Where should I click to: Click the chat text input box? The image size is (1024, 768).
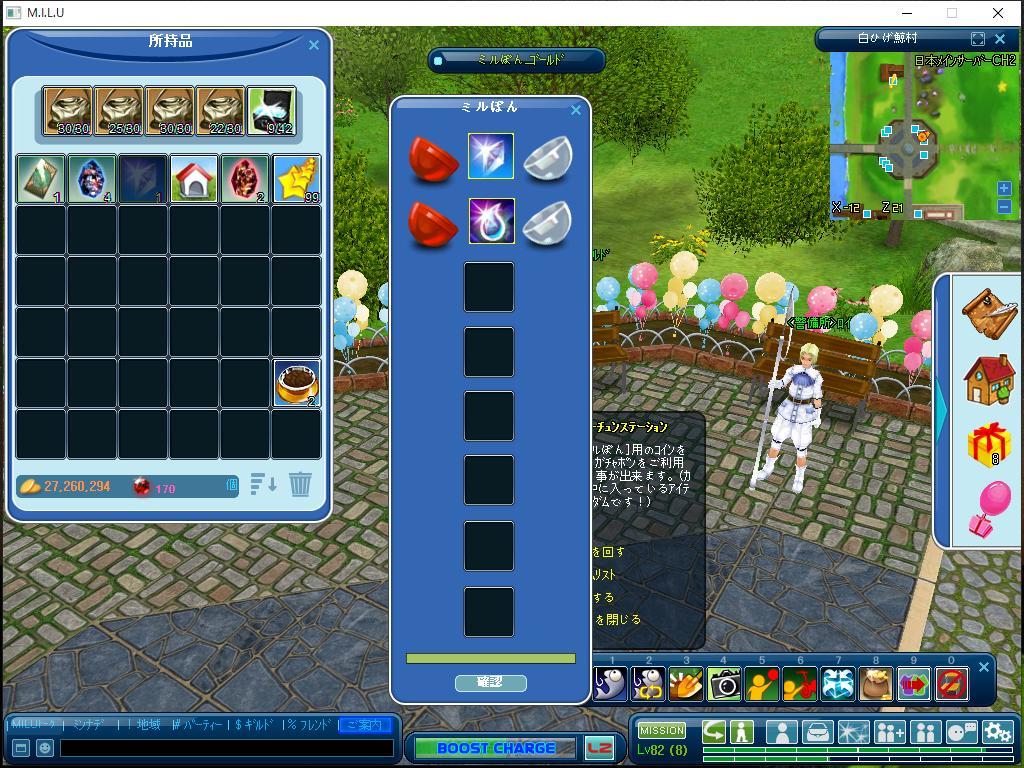pos(227,747)
